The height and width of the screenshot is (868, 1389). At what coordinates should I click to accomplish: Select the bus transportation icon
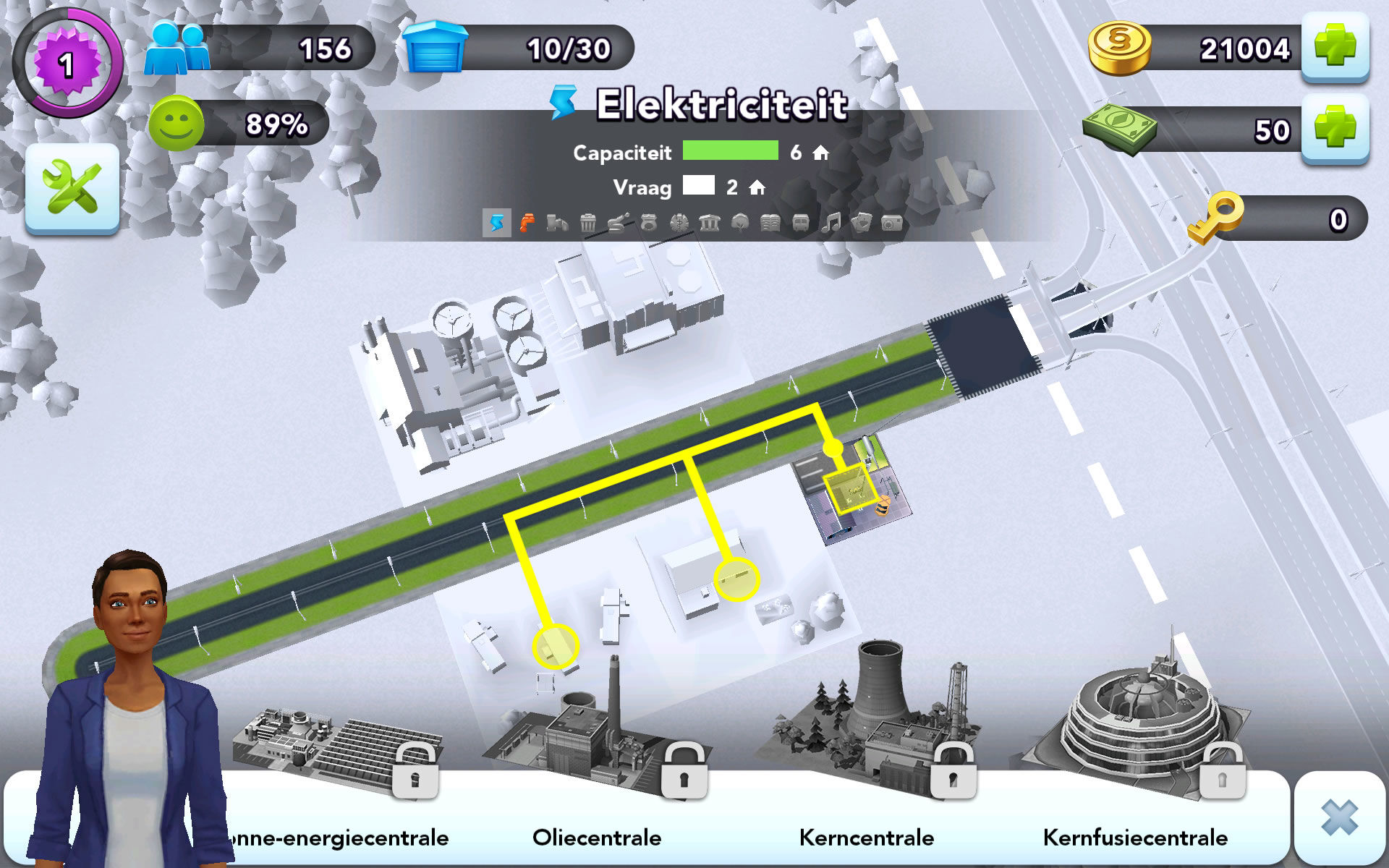point(800,223)
